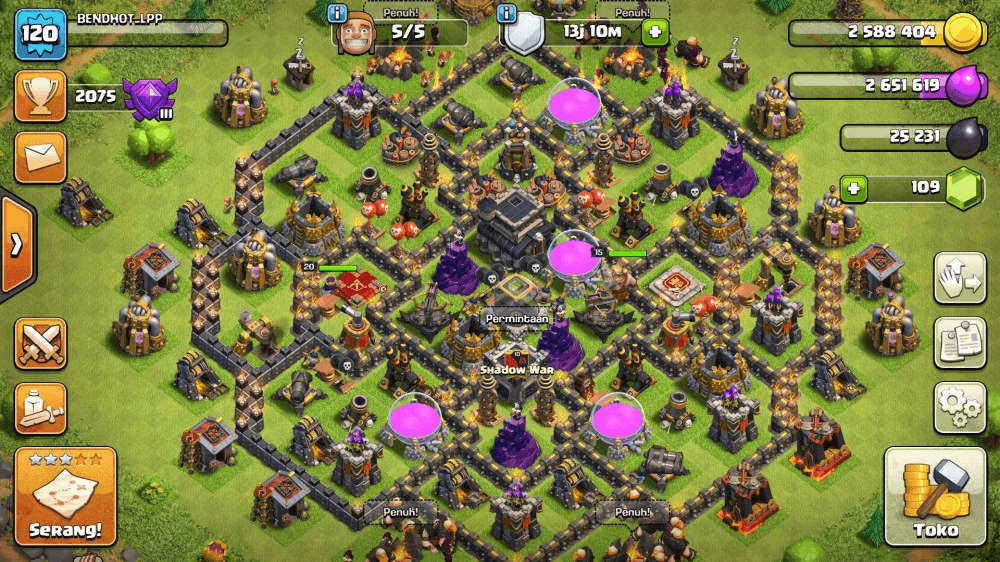This screenshot has height=562, width=1000.
Task: Open the settings gear button
Action: click(959, 406)
